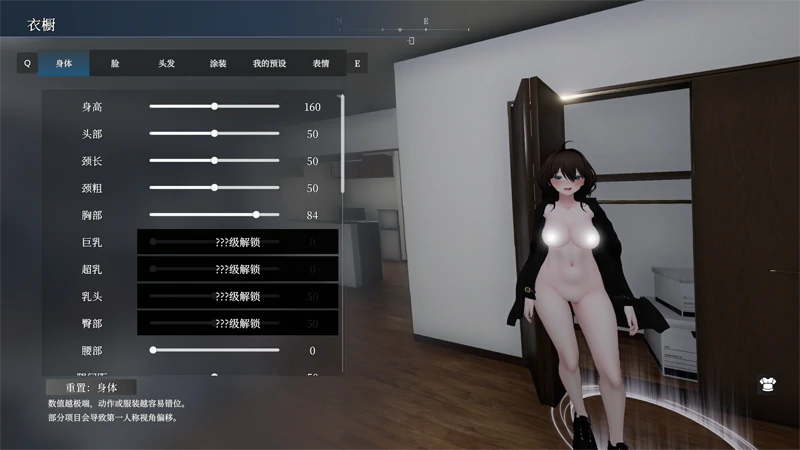Open the 脸 tab
The height and width of the screenshot is (450, 800).
pyautogui.click(x=115, y=63)
